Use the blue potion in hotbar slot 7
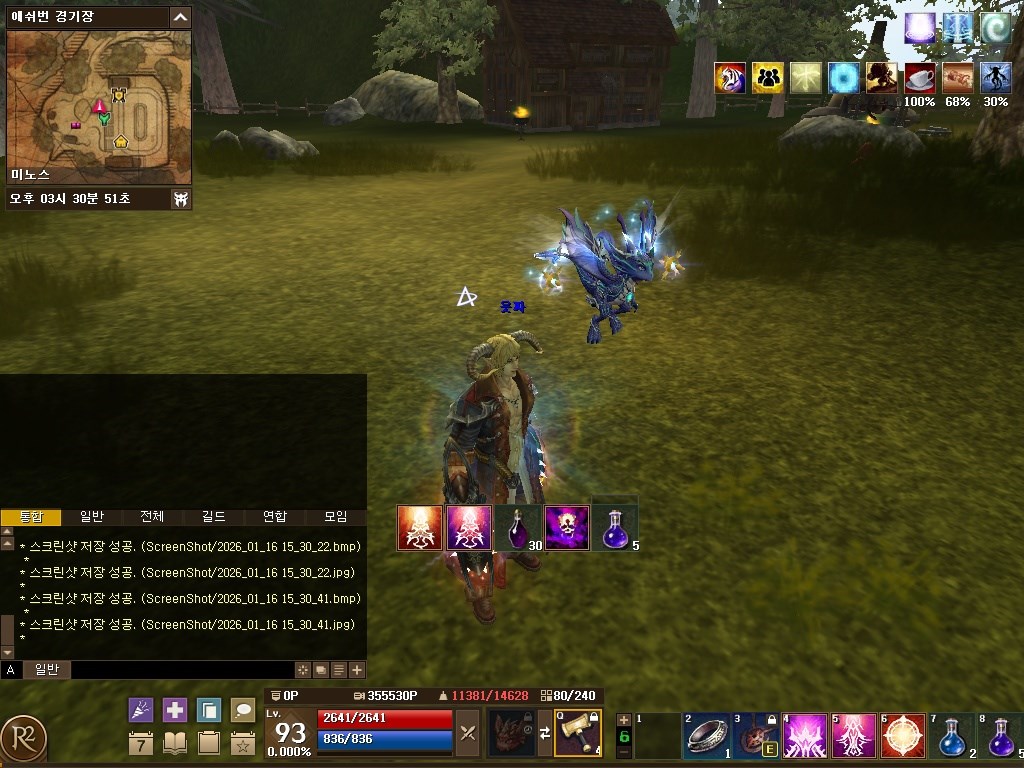Image resolution: width=1024 pixels, height=768 pixels. click(x=951, y=737)
